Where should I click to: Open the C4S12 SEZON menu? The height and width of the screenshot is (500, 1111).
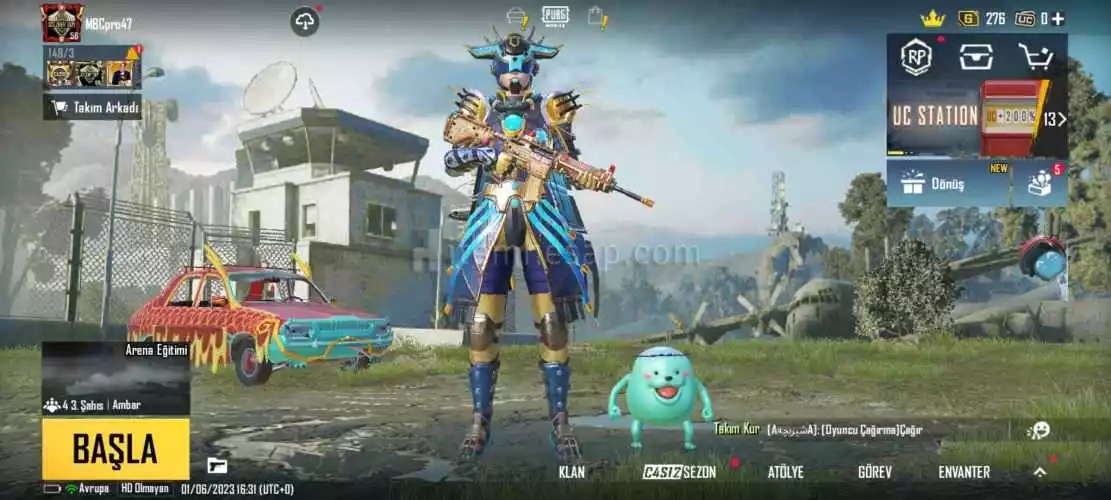tap(680, 472)
